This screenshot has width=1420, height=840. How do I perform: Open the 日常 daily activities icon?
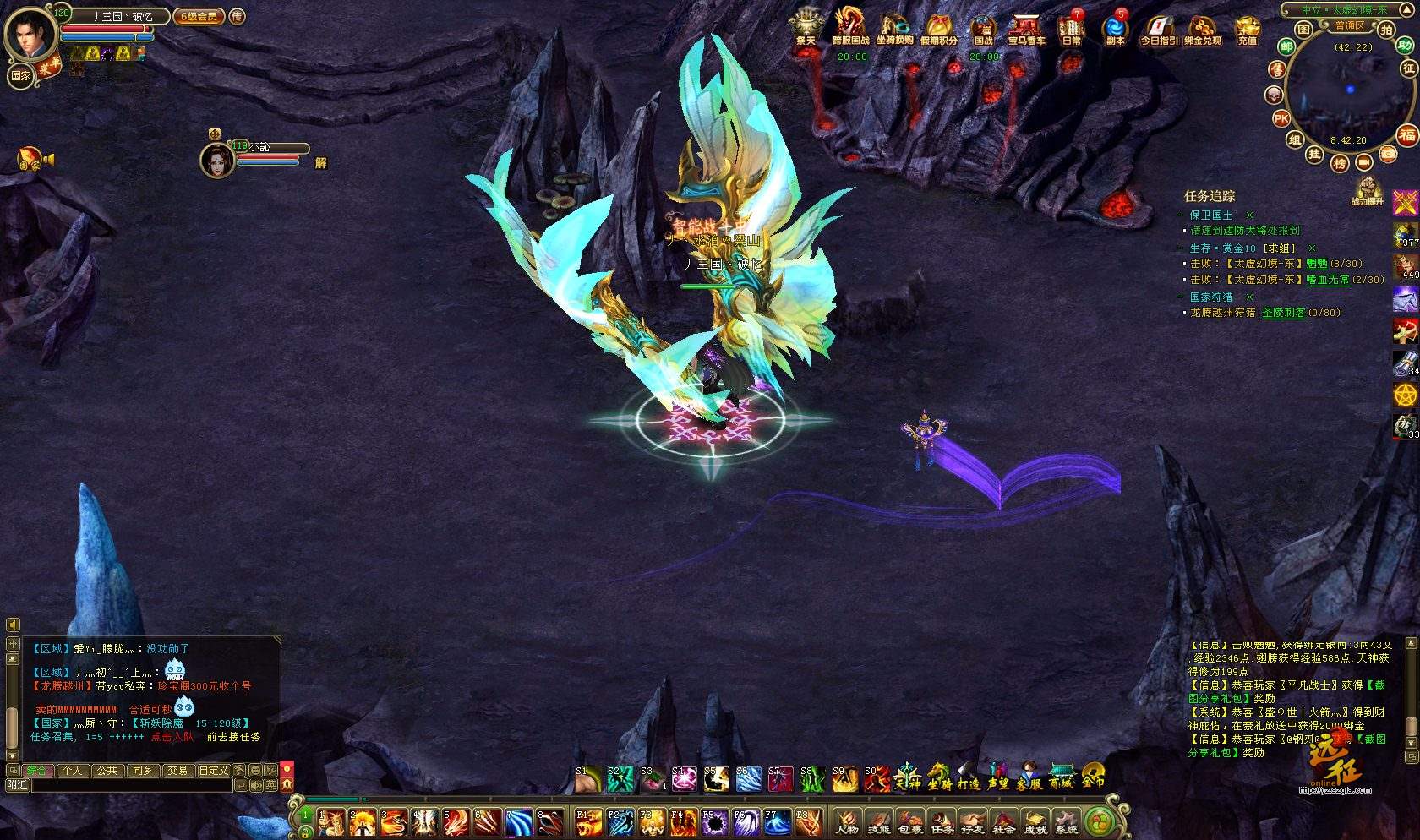[x=1072, y=28]
